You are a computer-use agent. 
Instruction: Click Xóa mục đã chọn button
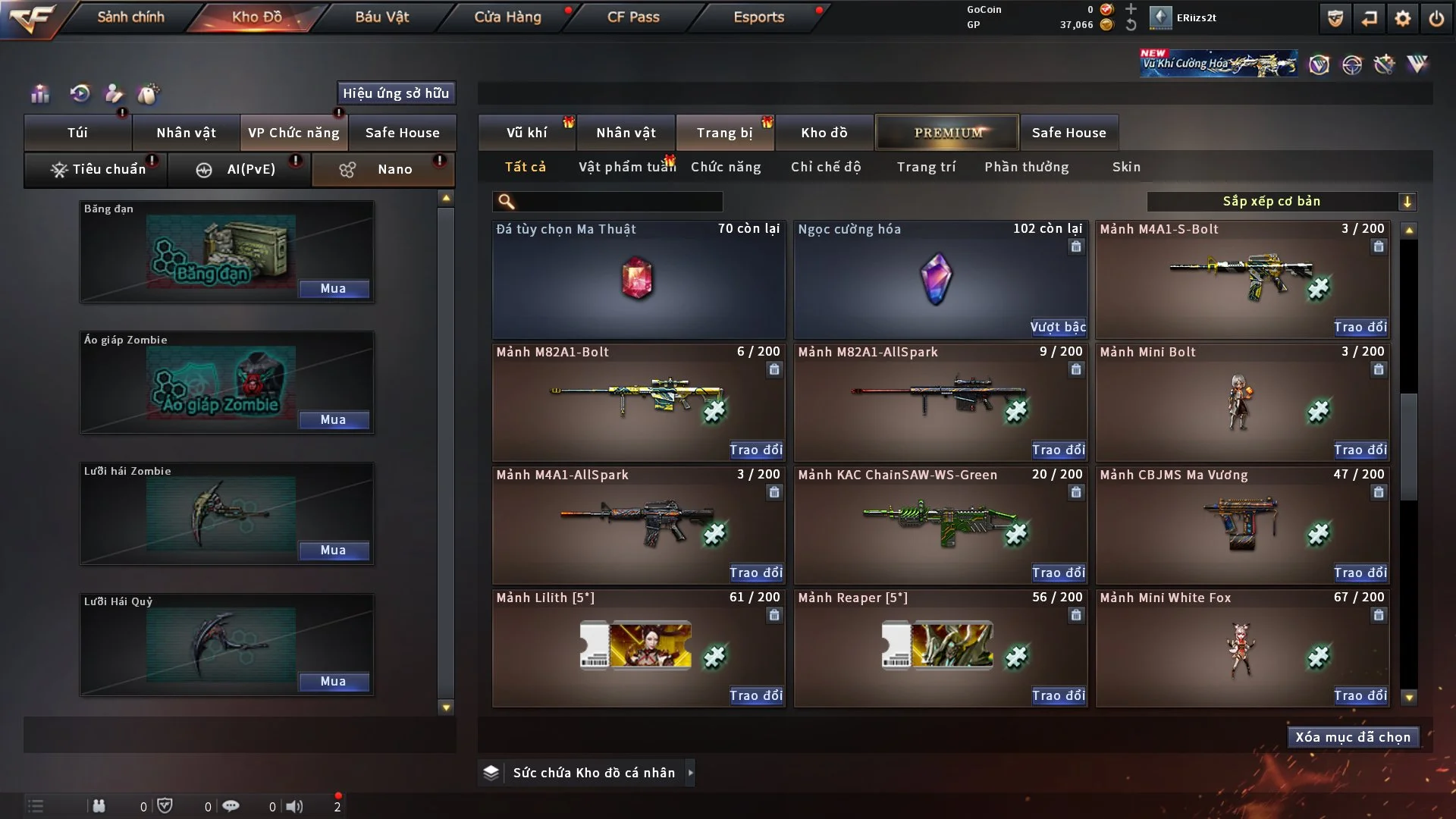point(1352,737)
